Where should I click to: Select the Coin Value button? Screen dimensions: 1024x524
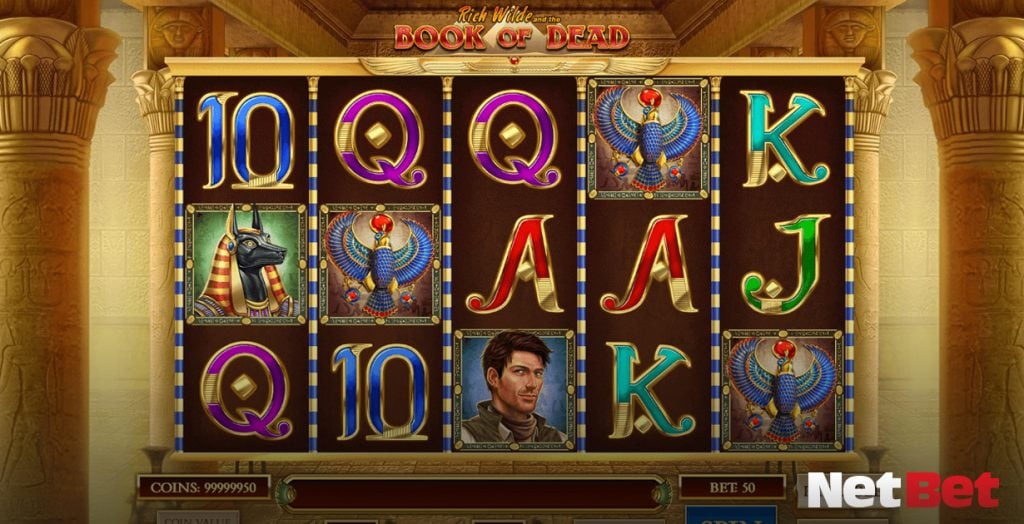[x=197, y=517]
